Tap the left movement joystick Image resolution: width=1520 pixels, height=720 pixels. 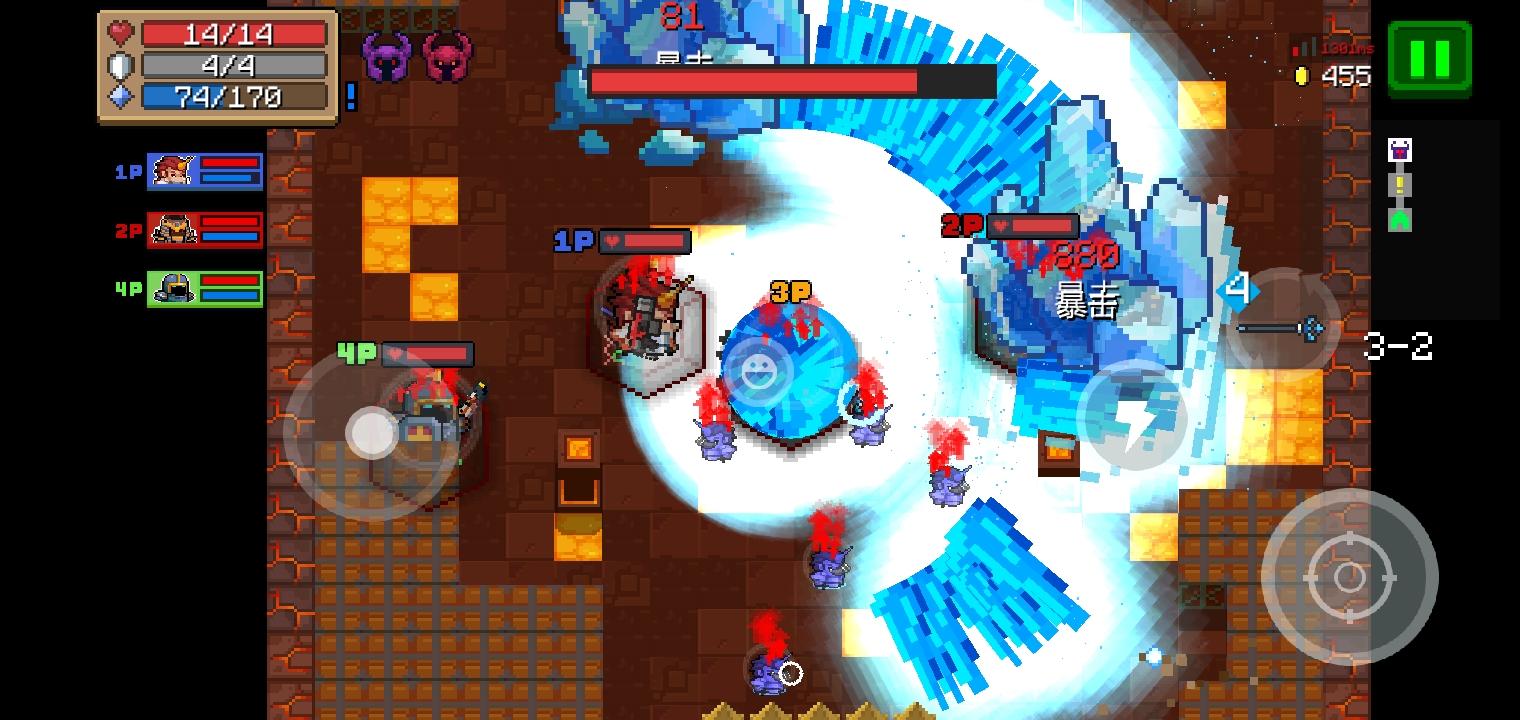pyautogui.click(x=372, y=432)
